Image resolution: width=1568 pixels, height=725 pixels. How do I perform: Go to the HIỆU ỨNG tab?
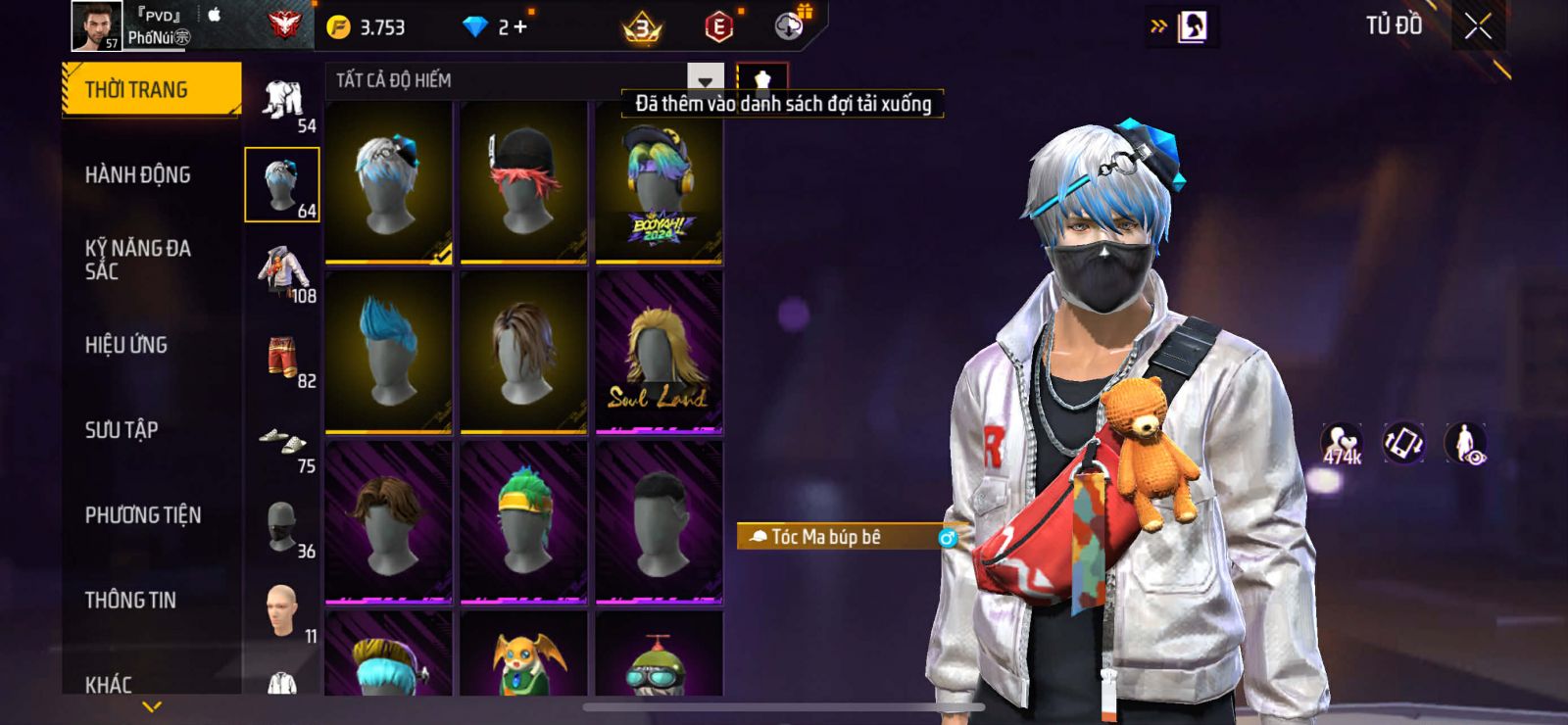point(125,345)
